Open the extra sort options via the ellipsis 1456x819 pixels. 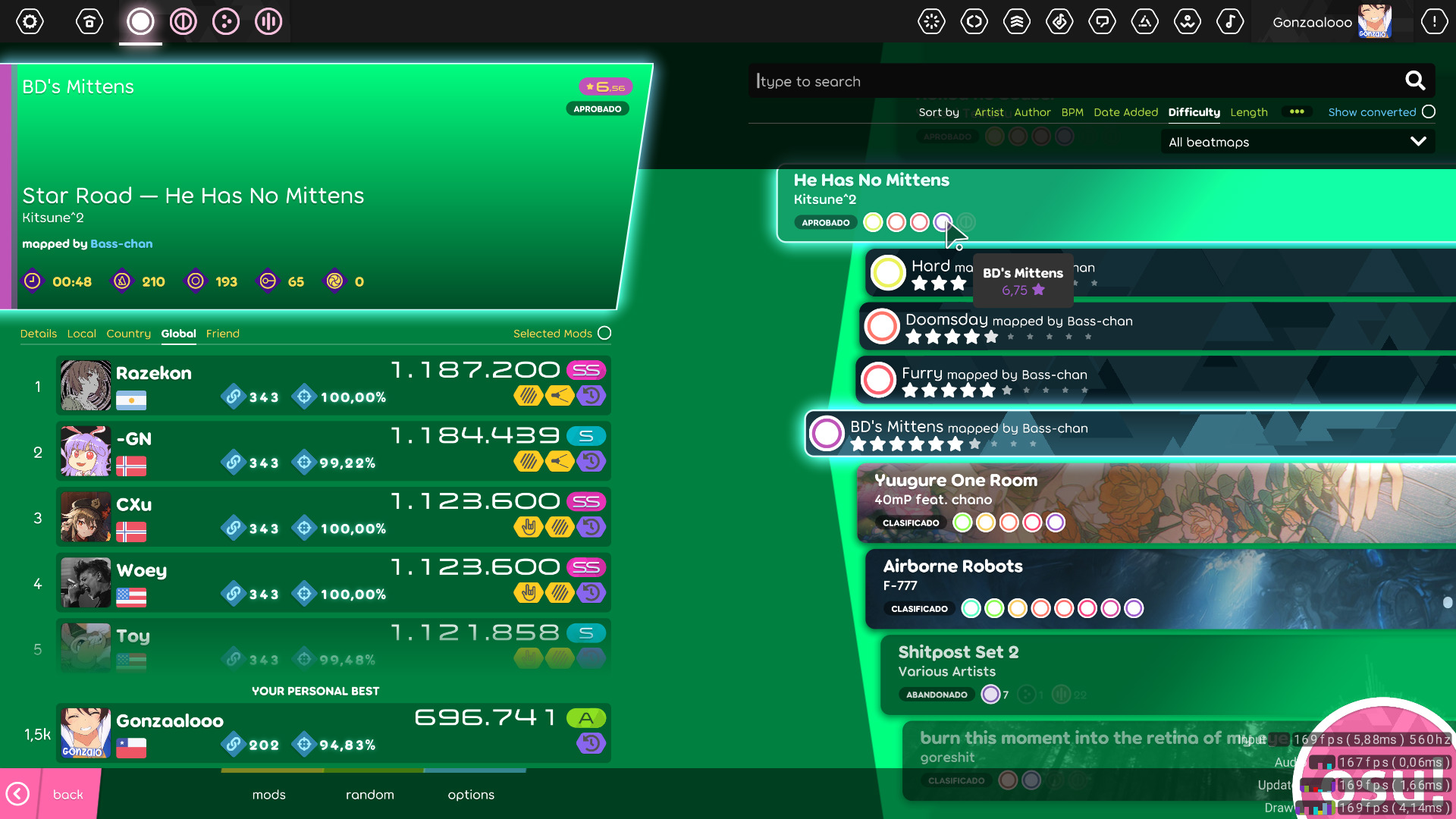tap(1298, 111)
